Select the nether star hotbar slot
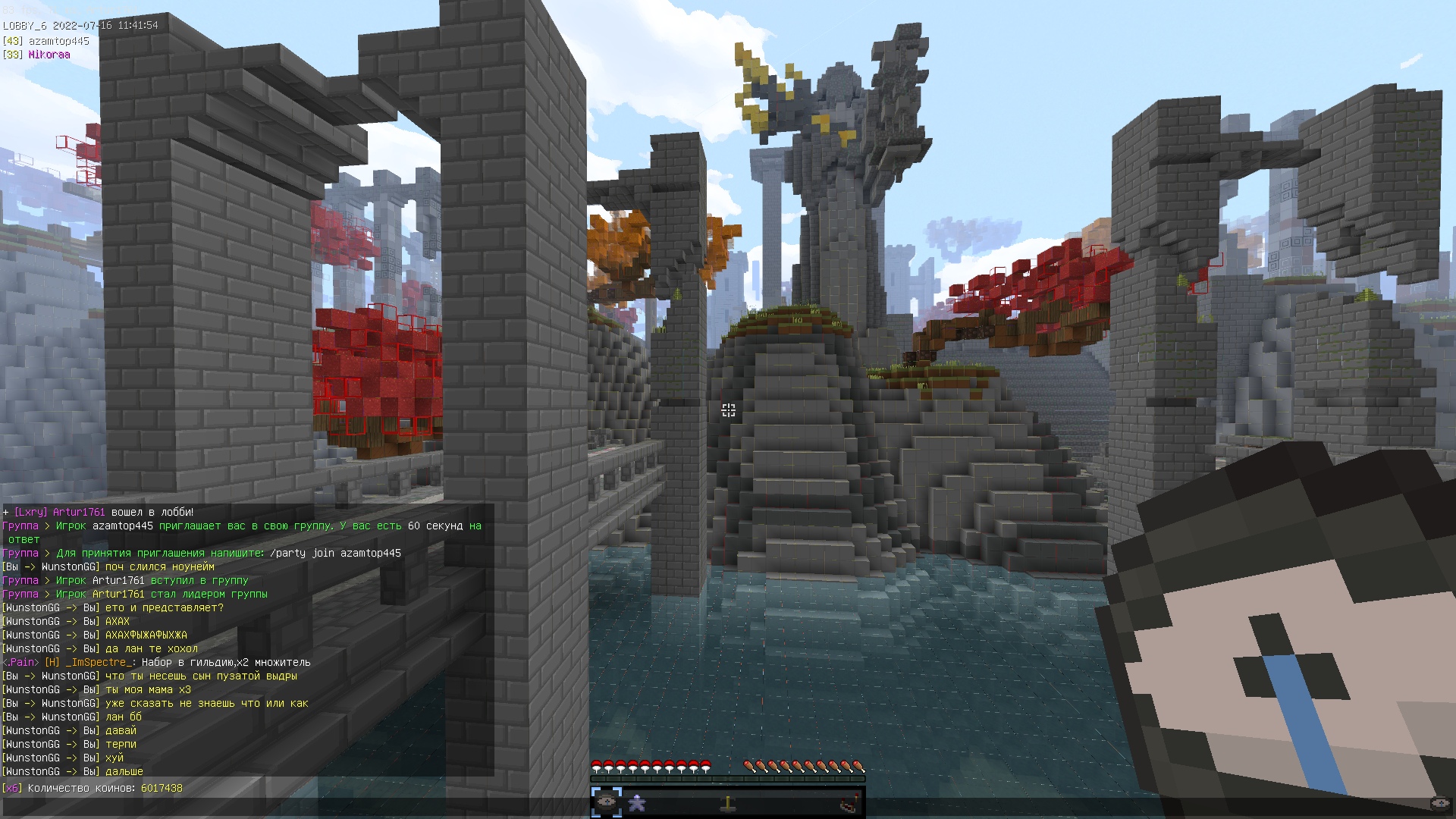The image size is (1456, 819). (637, 802)
